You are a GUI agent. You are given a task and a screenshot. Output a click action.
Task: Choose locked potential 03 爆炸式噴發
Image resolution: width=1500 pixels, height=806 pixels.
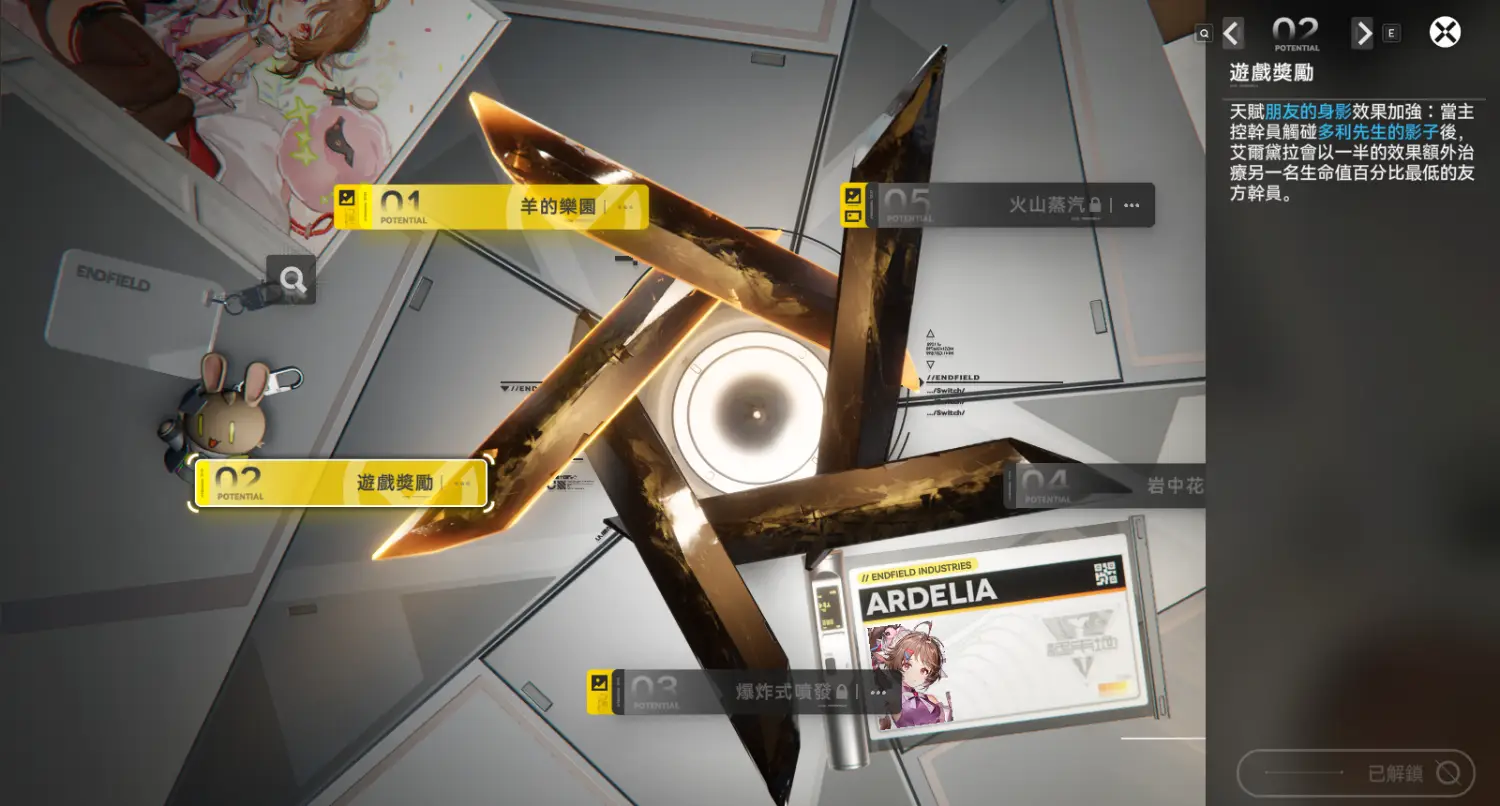[742, 691]
